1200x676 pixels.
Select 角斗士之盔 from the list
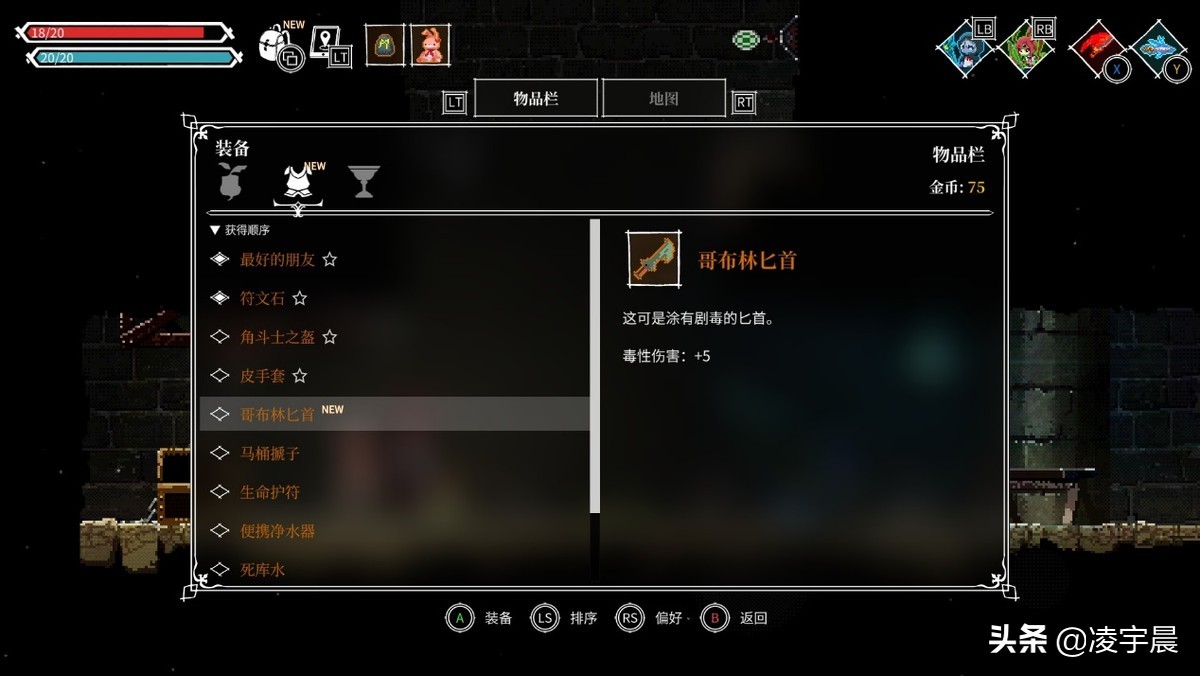click(277, 337)
